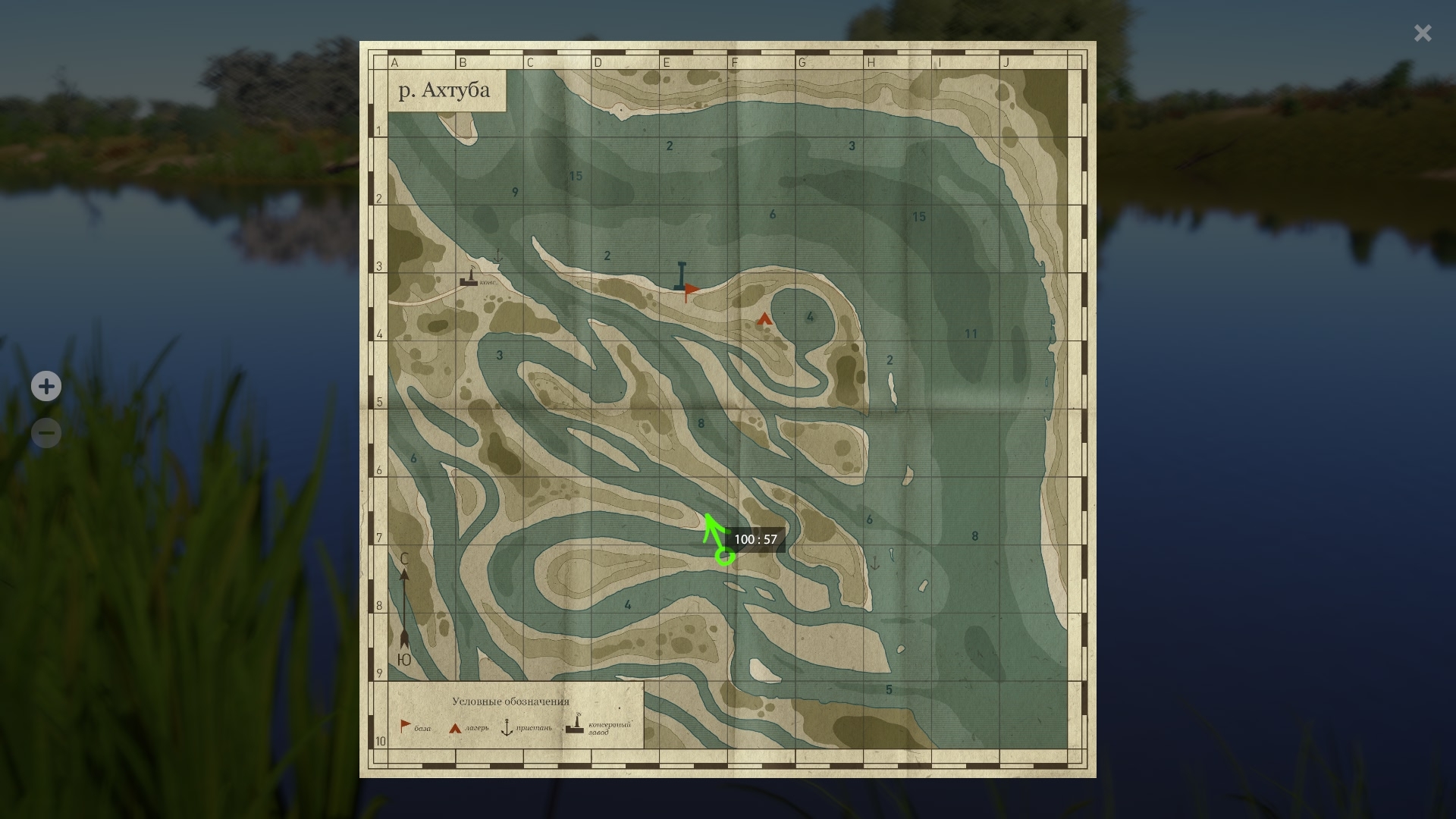Close the map with the X button
1456x819 pixels.
tap(1422, 33)
